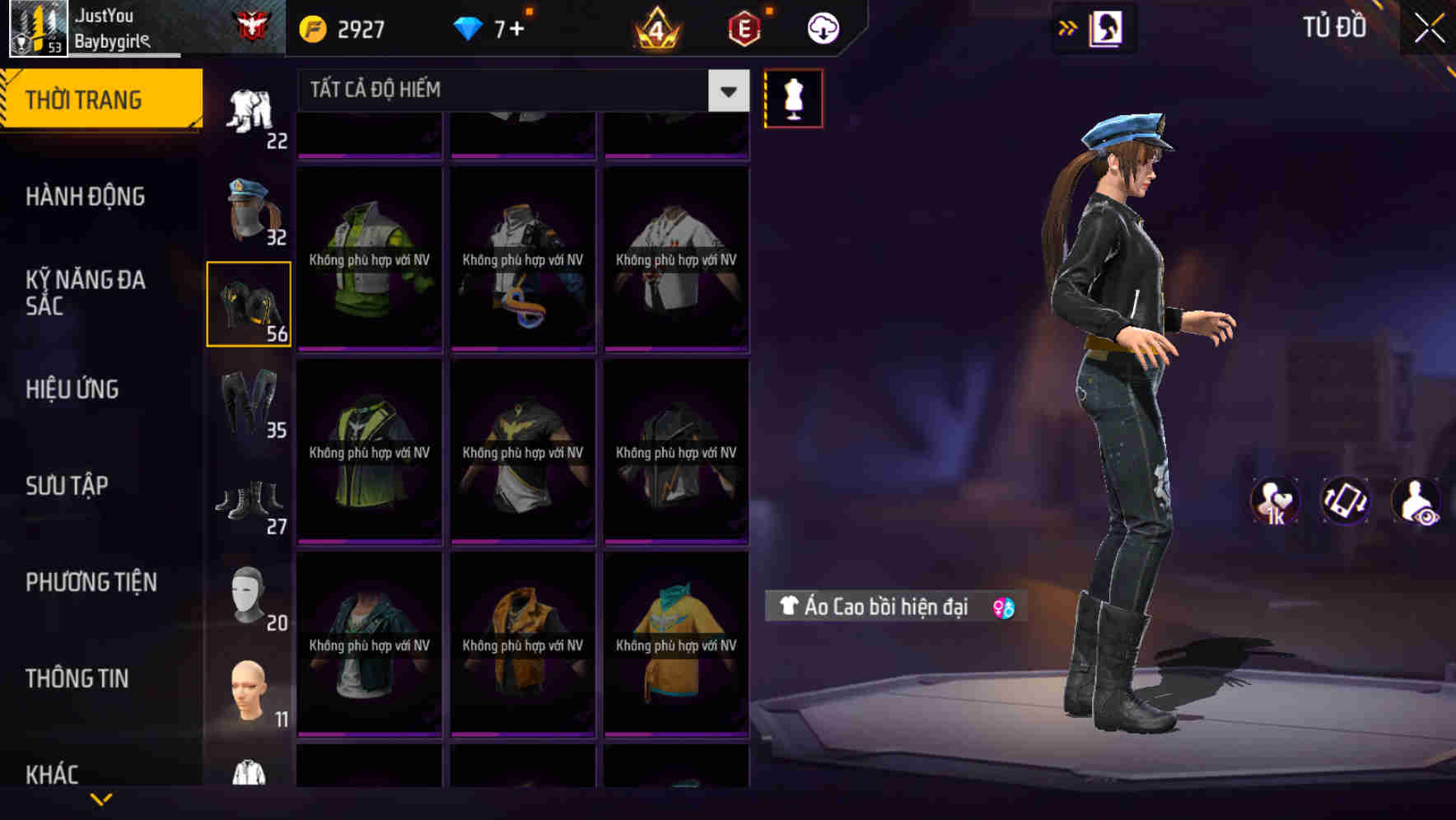1456x820 pixels.
Task: Open the .JustYou player profile
Action: coord(107,27)
